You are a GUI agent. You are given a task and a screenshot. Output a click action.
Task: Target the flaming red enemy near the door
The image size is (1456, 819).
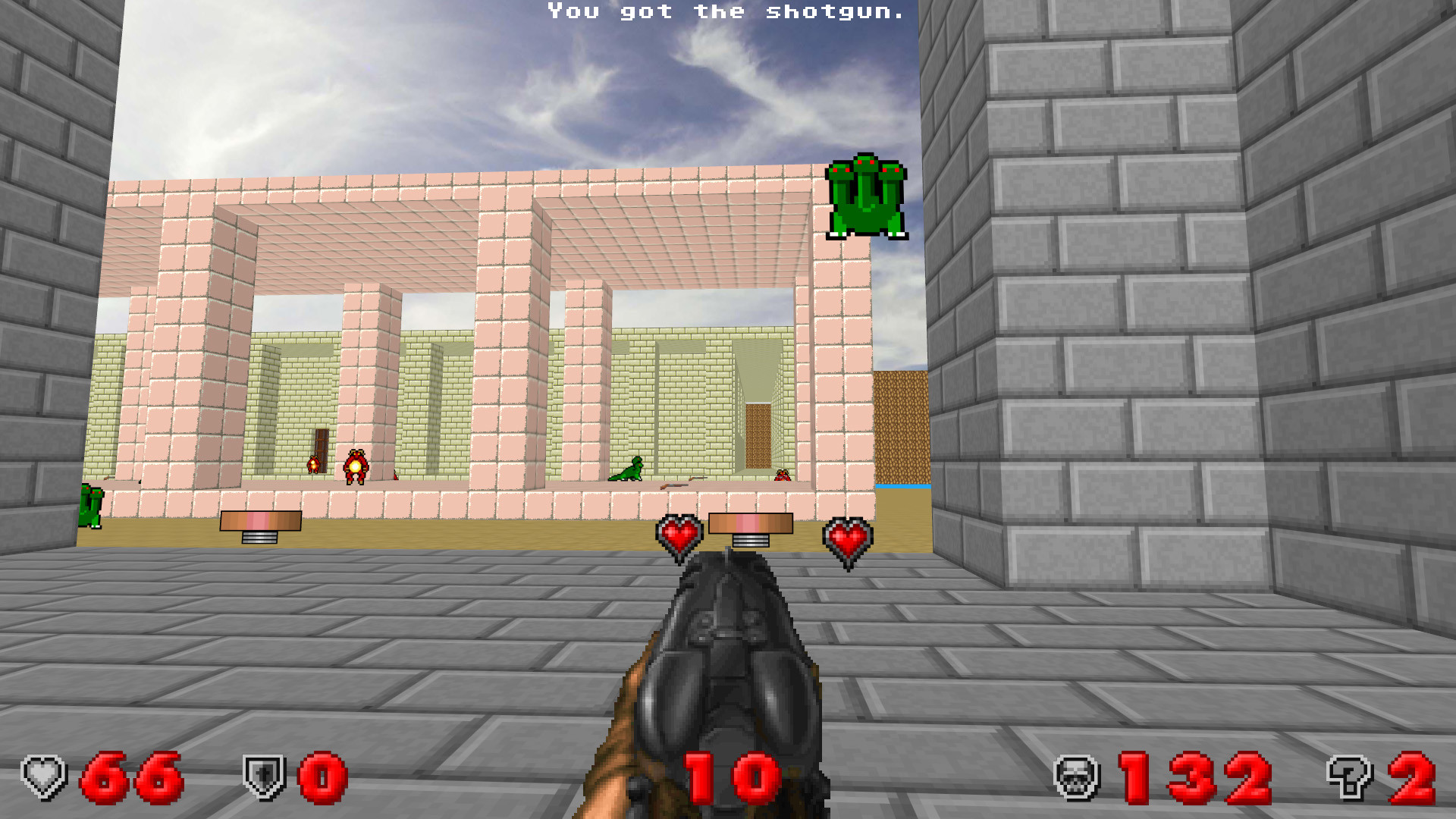tap(356, 466)
